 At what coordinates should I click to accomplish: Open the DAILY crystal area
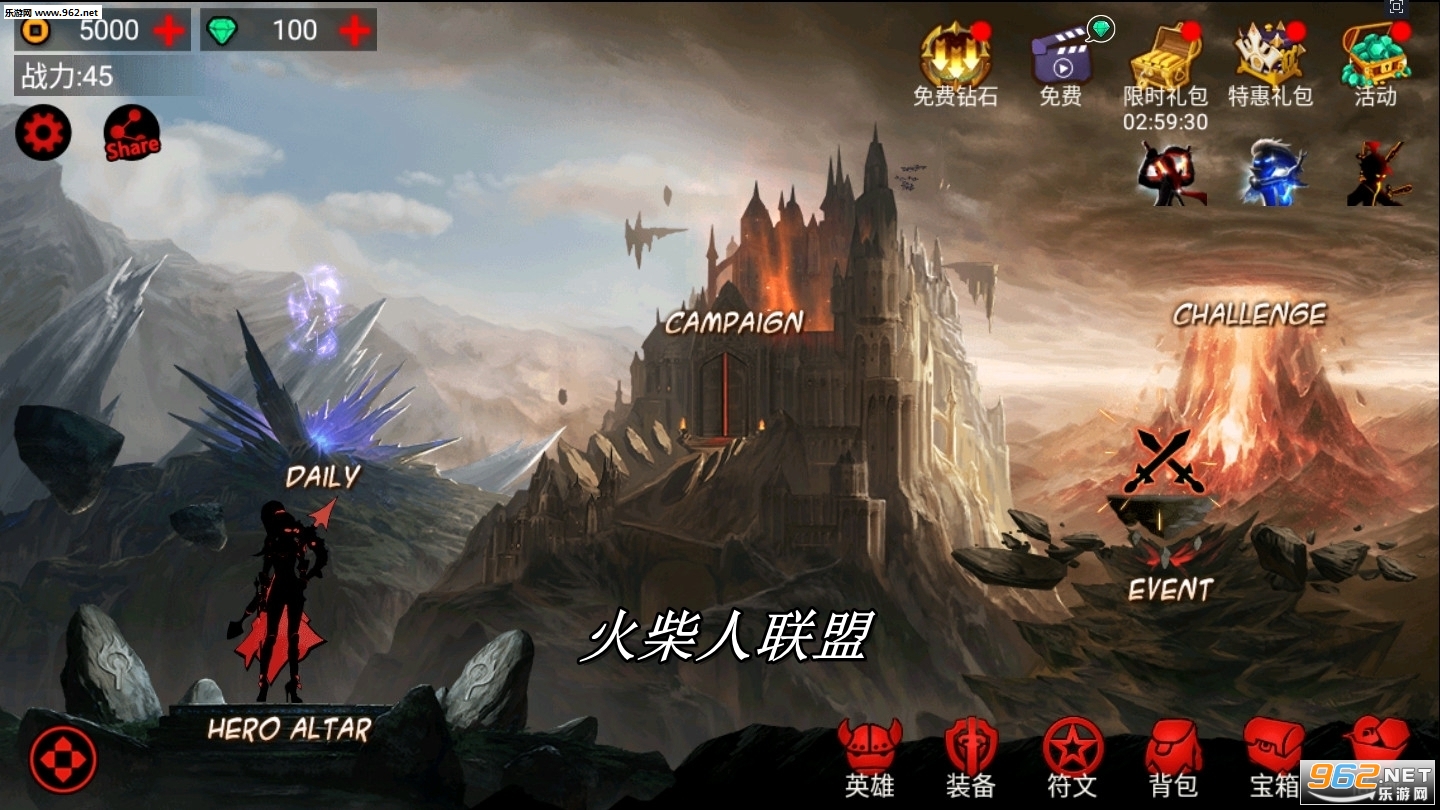point(322,477)
